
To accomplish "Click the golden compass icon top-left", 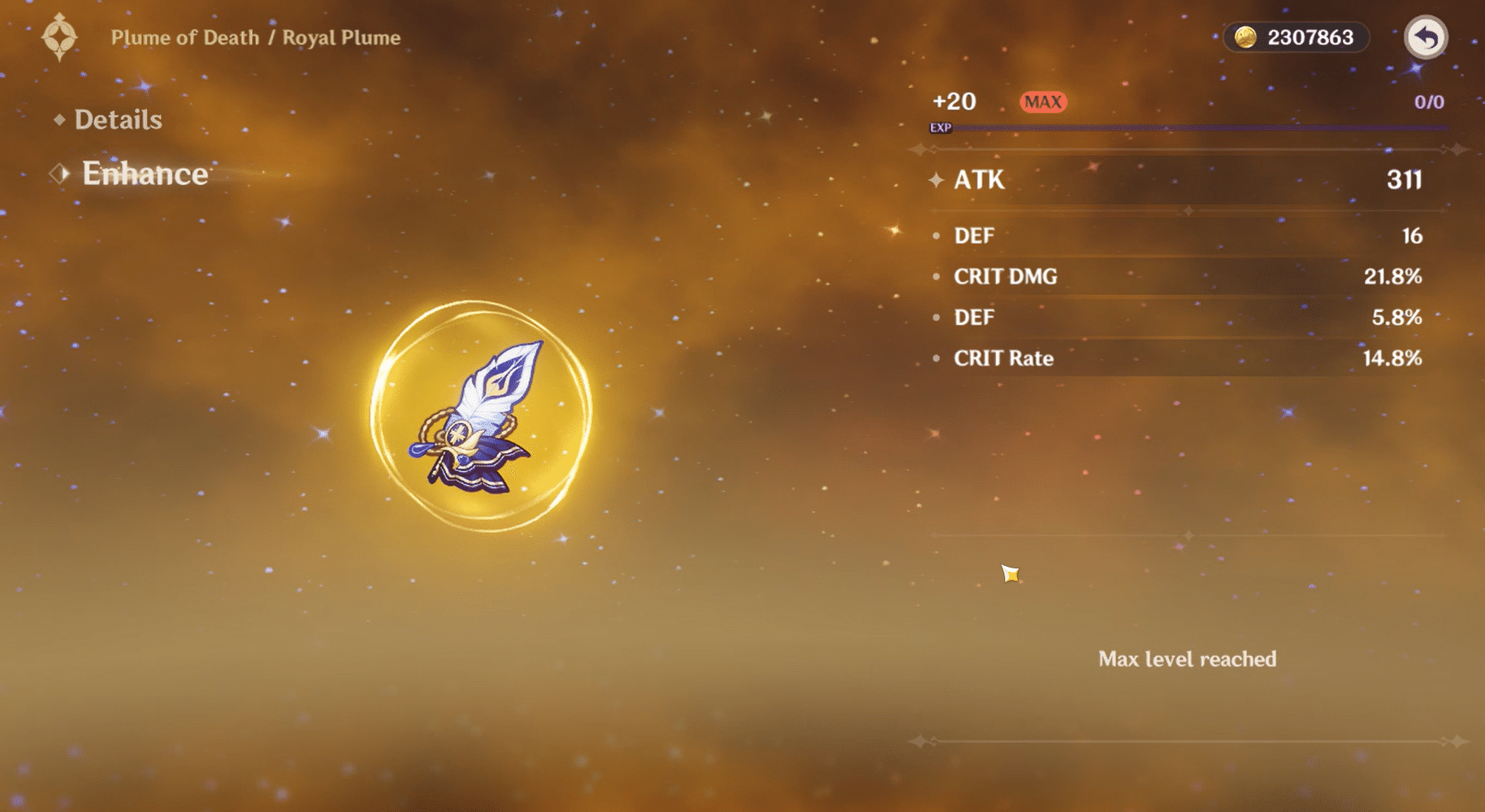I will click(x=59, y=36).
